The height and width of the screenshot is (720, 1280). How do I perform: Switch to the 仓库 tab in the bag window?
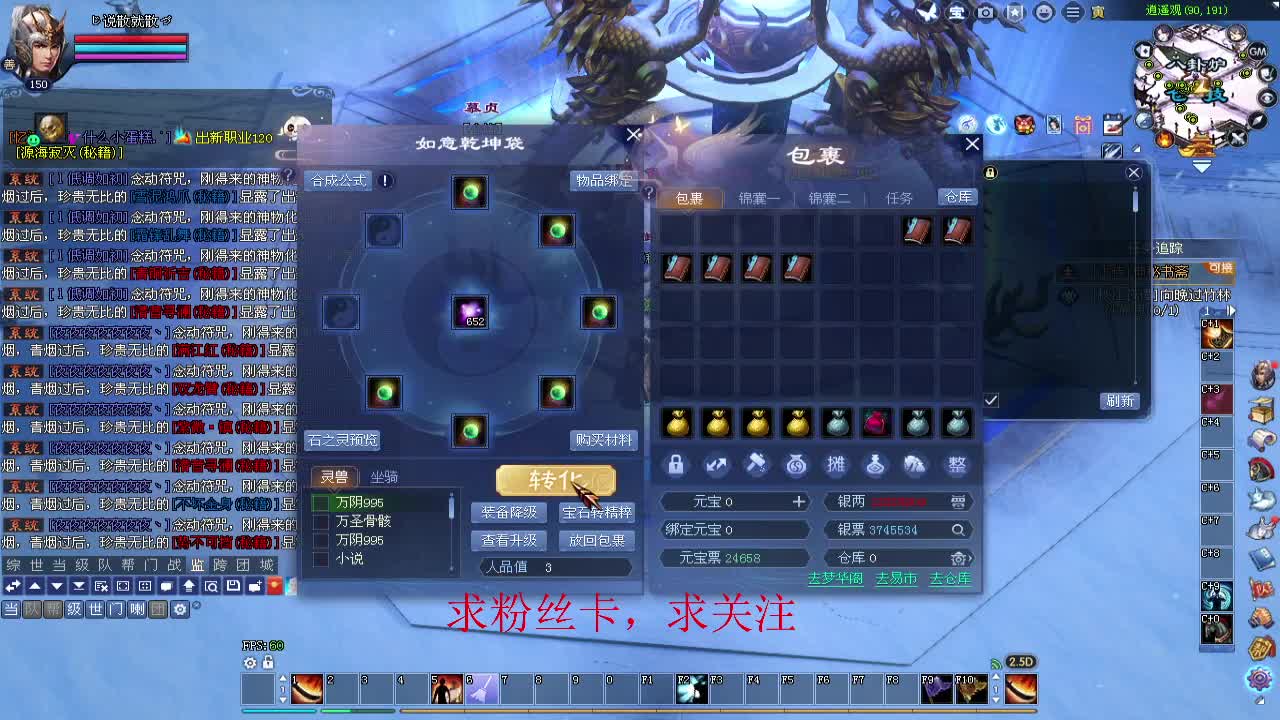pos(955,198)
